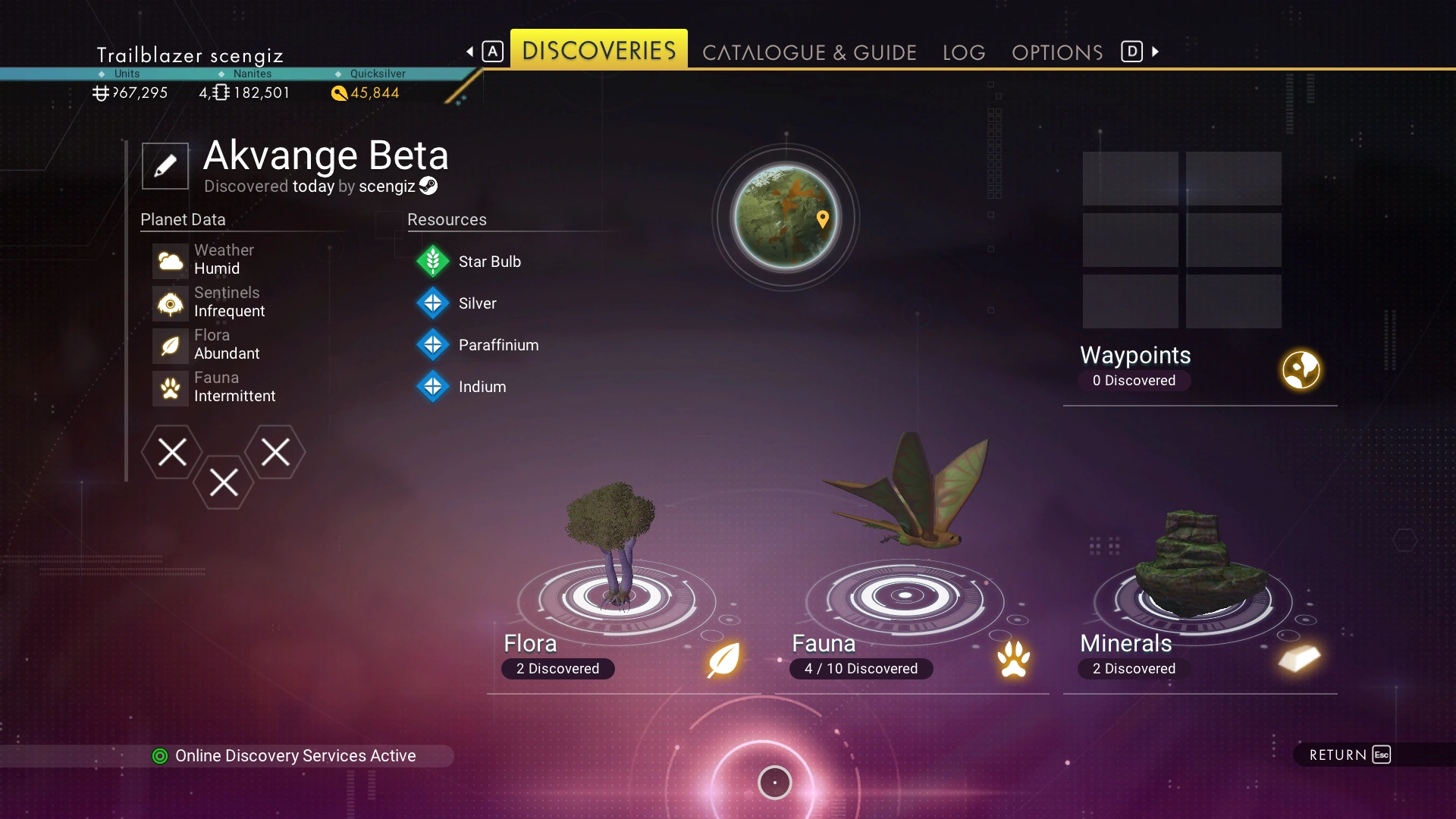Select the Discoveries tab

[598, 50]
